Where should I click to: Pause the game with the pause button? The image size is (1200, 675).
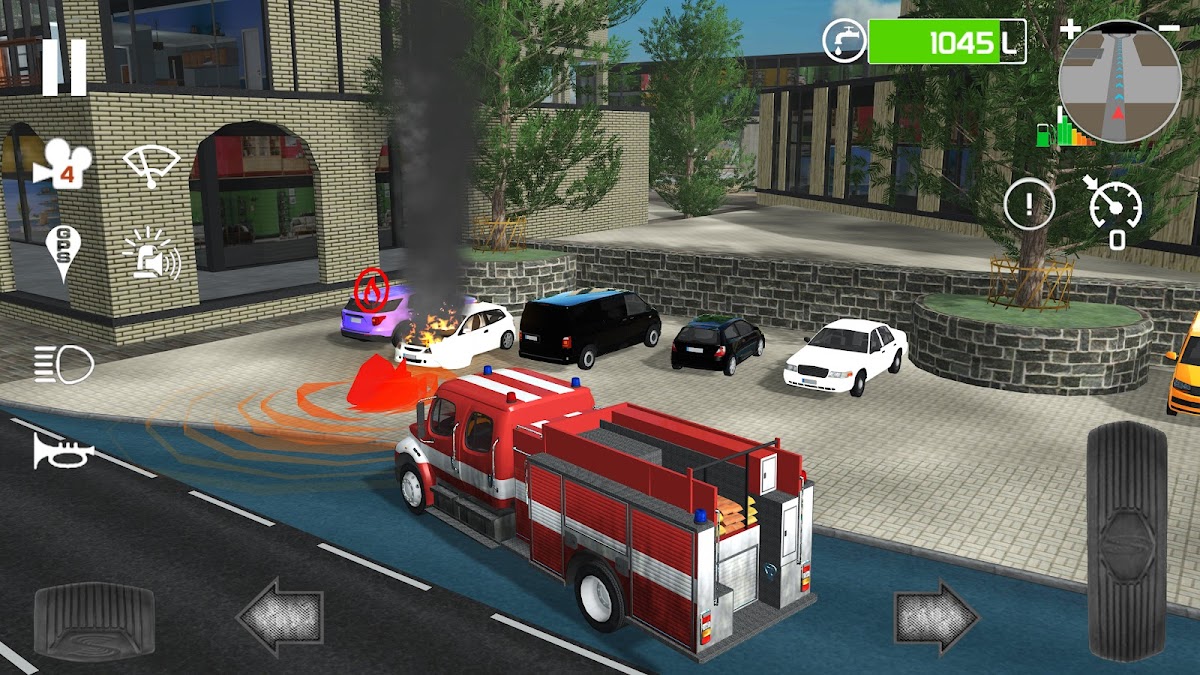(64, 67)
